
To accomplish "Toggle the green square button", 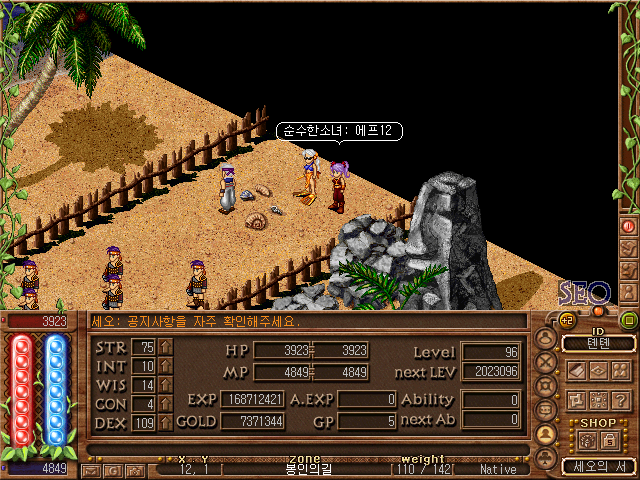I will click(x=629, y=320).
